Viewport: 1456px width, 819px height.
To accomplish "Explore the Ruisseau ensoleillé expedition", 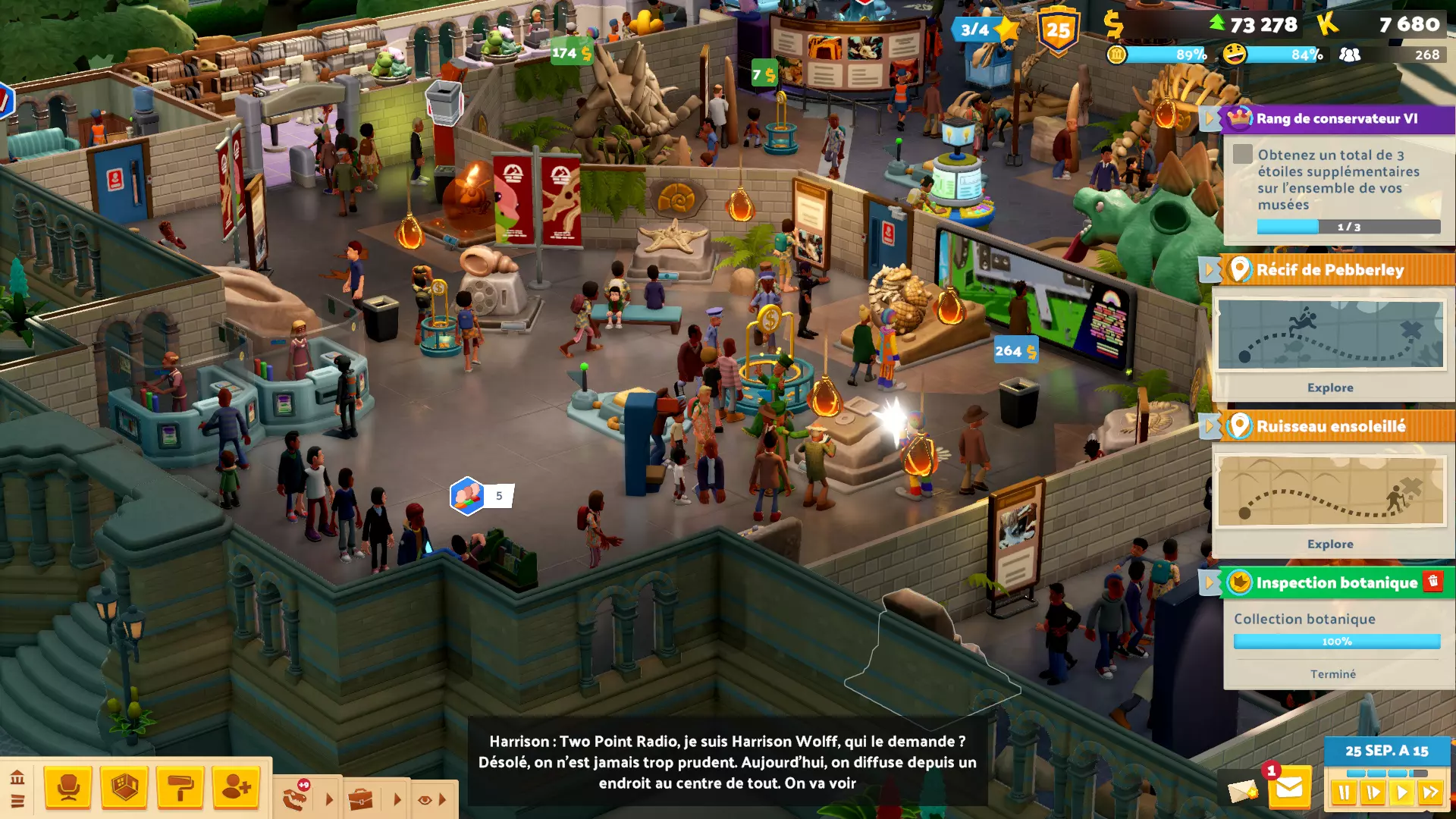I will 1329,544.
